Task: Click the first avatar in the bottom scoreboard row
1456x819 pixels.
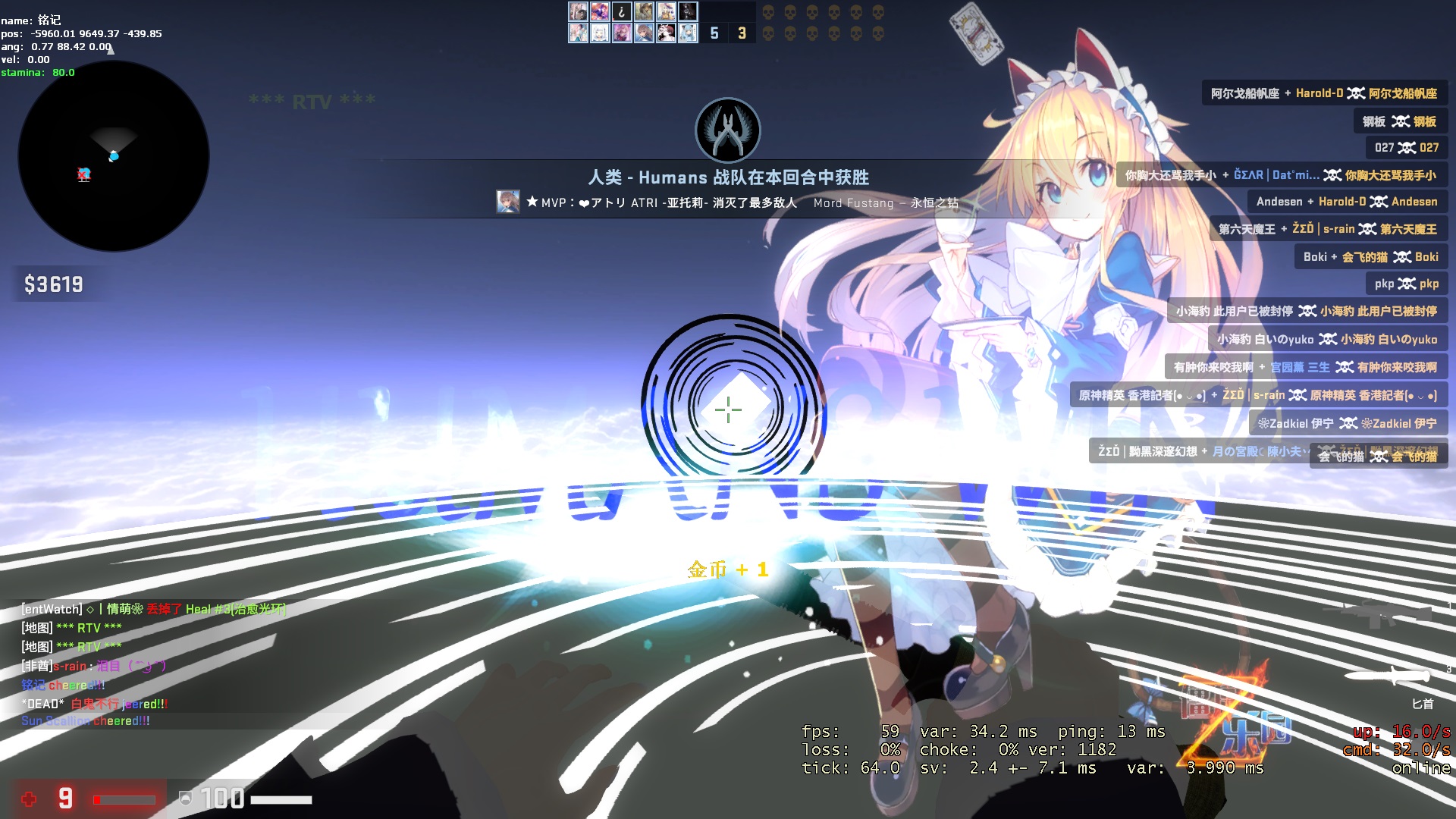Action: [x=576, y=33]
